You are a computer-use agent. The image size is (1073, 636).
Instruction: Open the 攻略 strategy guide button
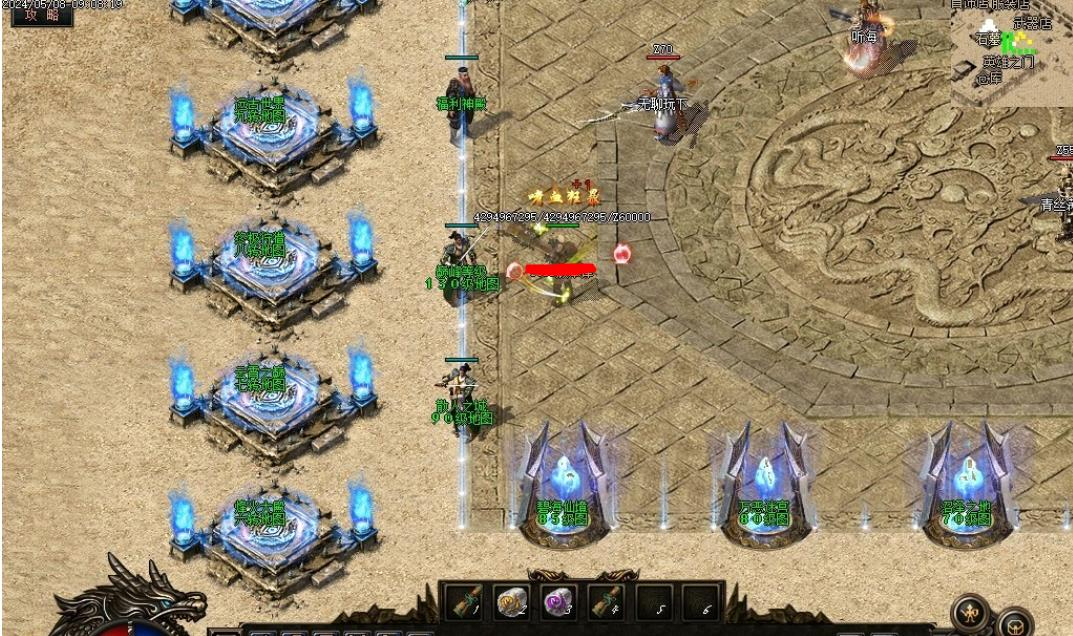tap(42, 14)
